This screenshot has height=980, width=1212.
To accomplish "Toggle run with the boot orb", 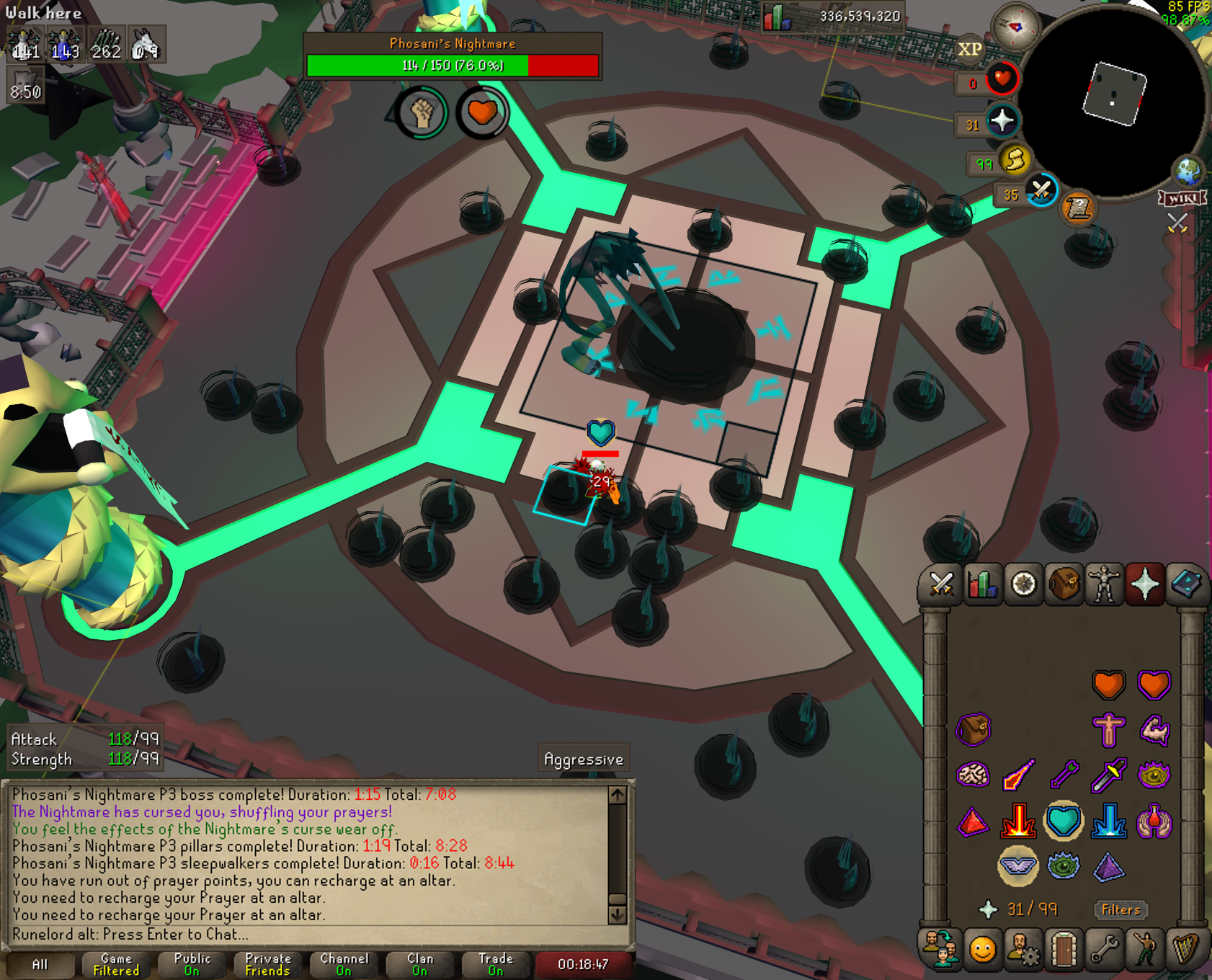I will pos(1015,161).
